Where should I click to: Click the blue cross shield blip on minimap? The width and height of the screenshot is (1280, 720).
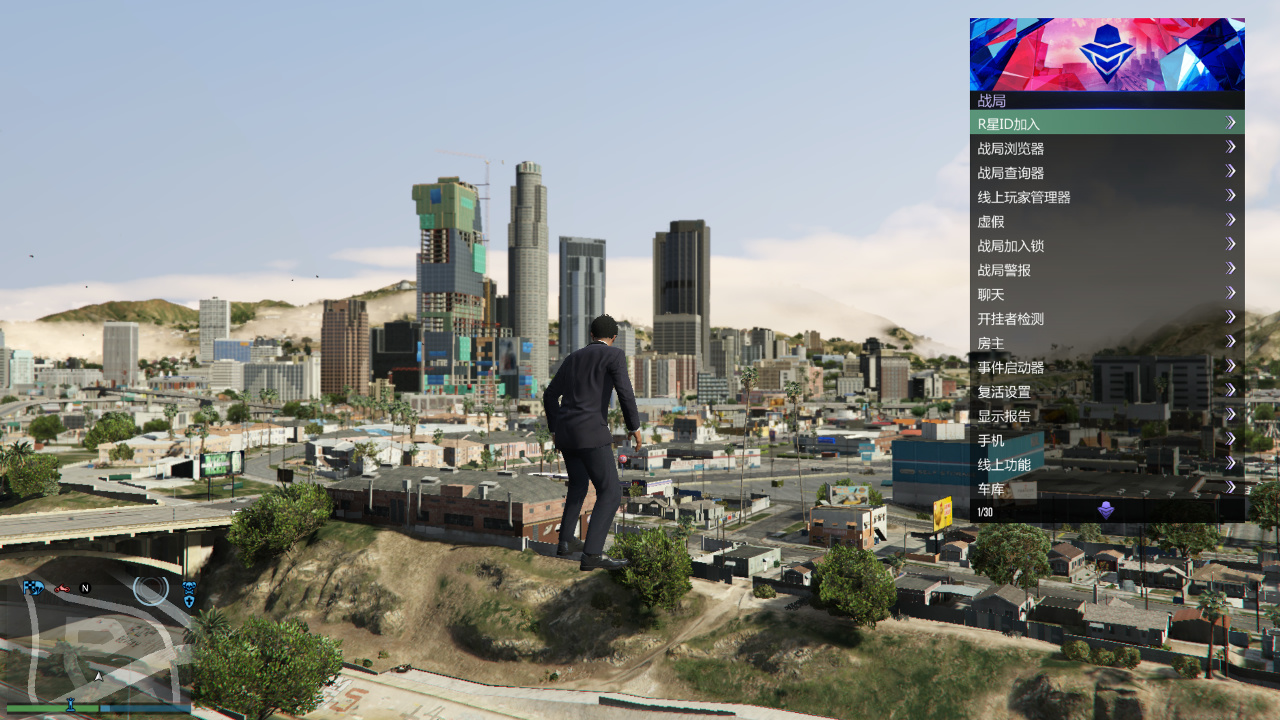point(188,602)
